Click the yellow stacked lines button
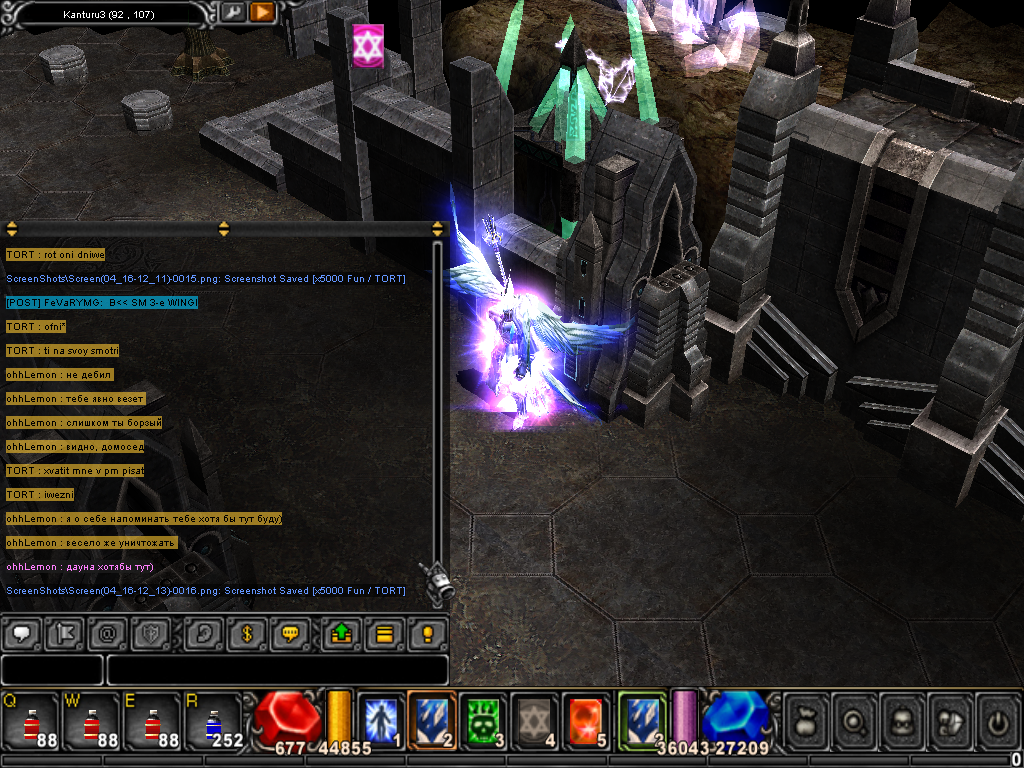Image resolution: width=1024 pixels, height=768 pixels. tap(384, 633)
